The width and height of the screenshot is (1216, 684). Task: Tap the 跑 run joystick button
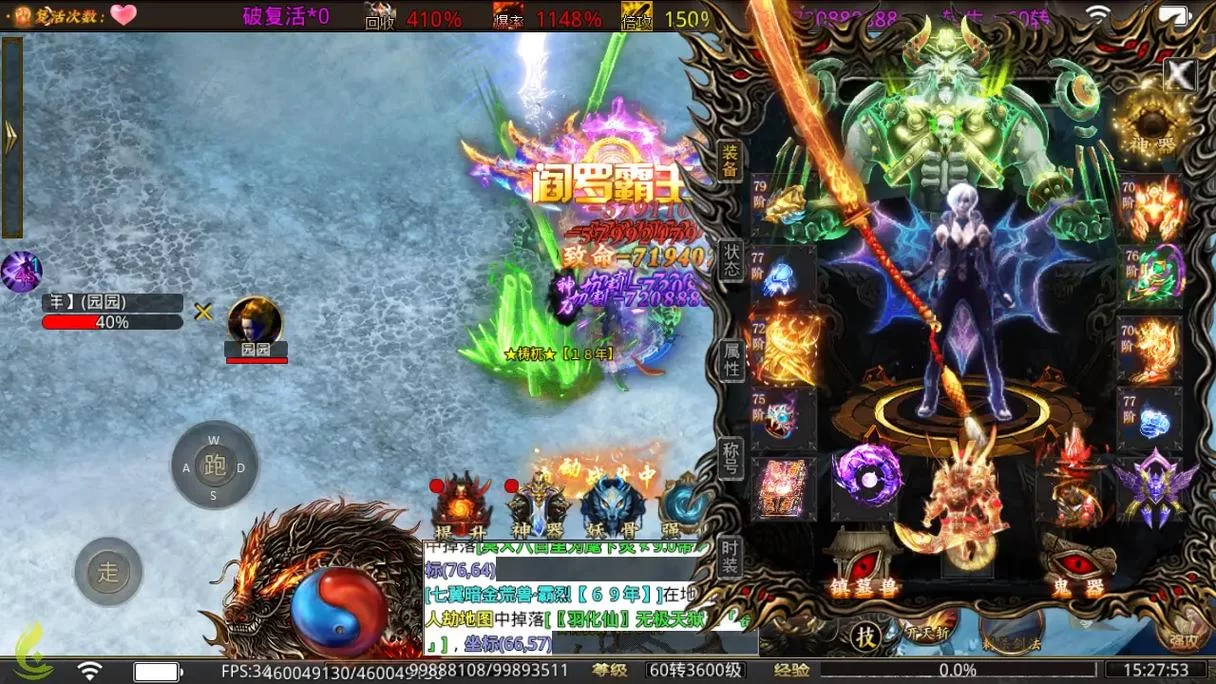[x=214, y=465]
